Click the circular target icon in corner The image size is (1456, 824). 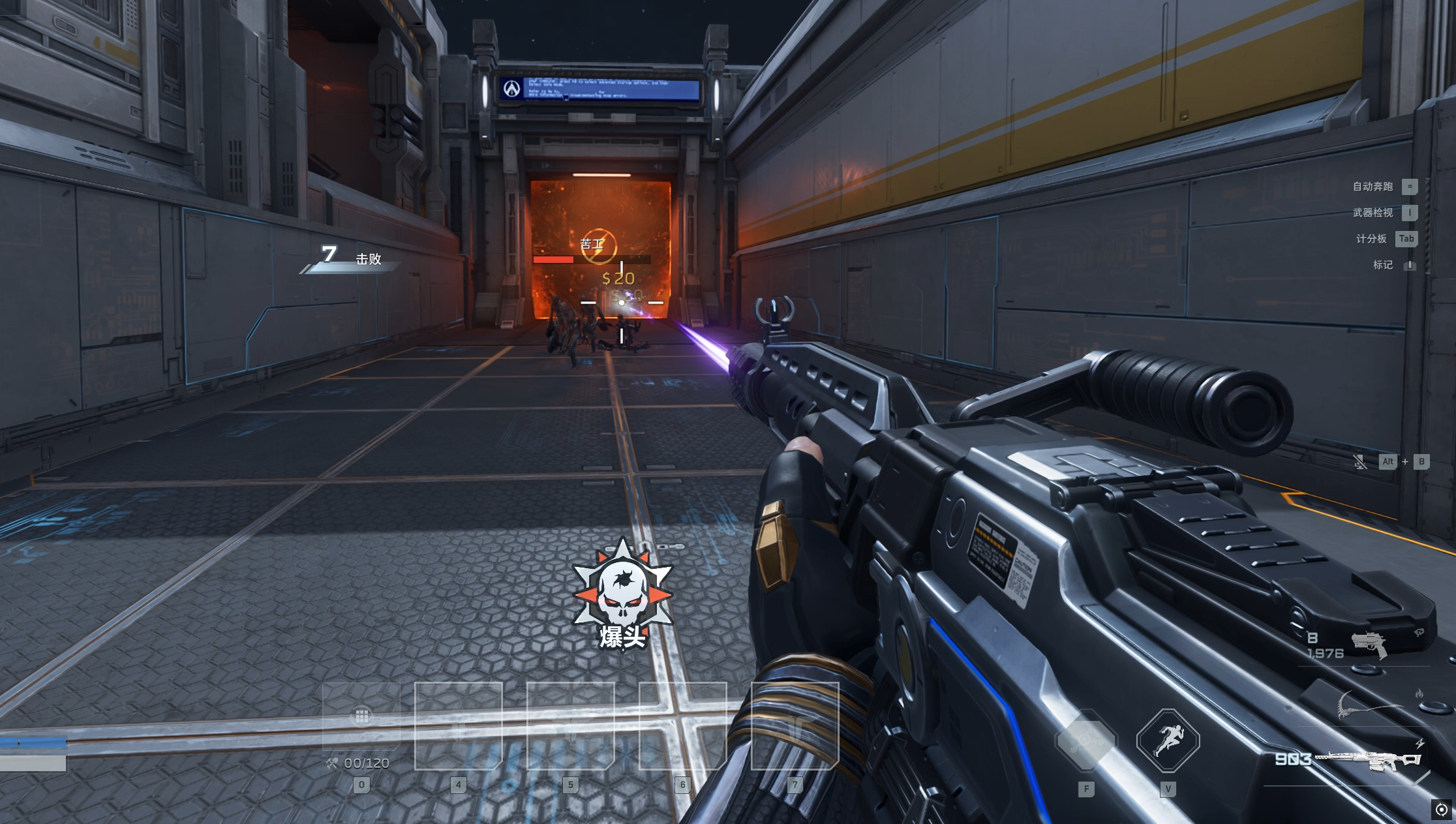[1441, 810]
